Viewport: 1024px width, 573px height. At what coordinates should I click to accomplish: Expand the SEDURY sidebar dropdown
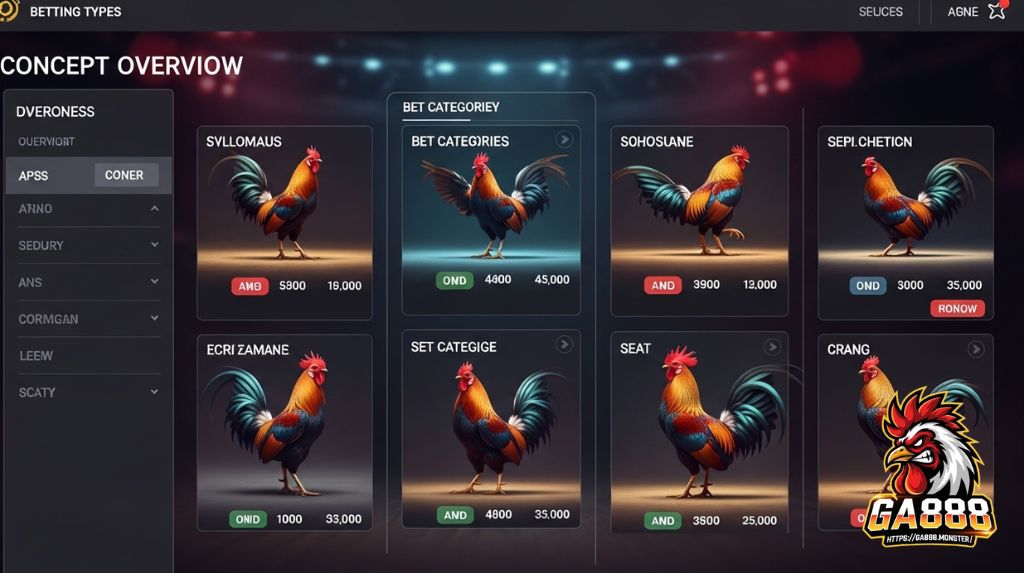tap(154, 245)
